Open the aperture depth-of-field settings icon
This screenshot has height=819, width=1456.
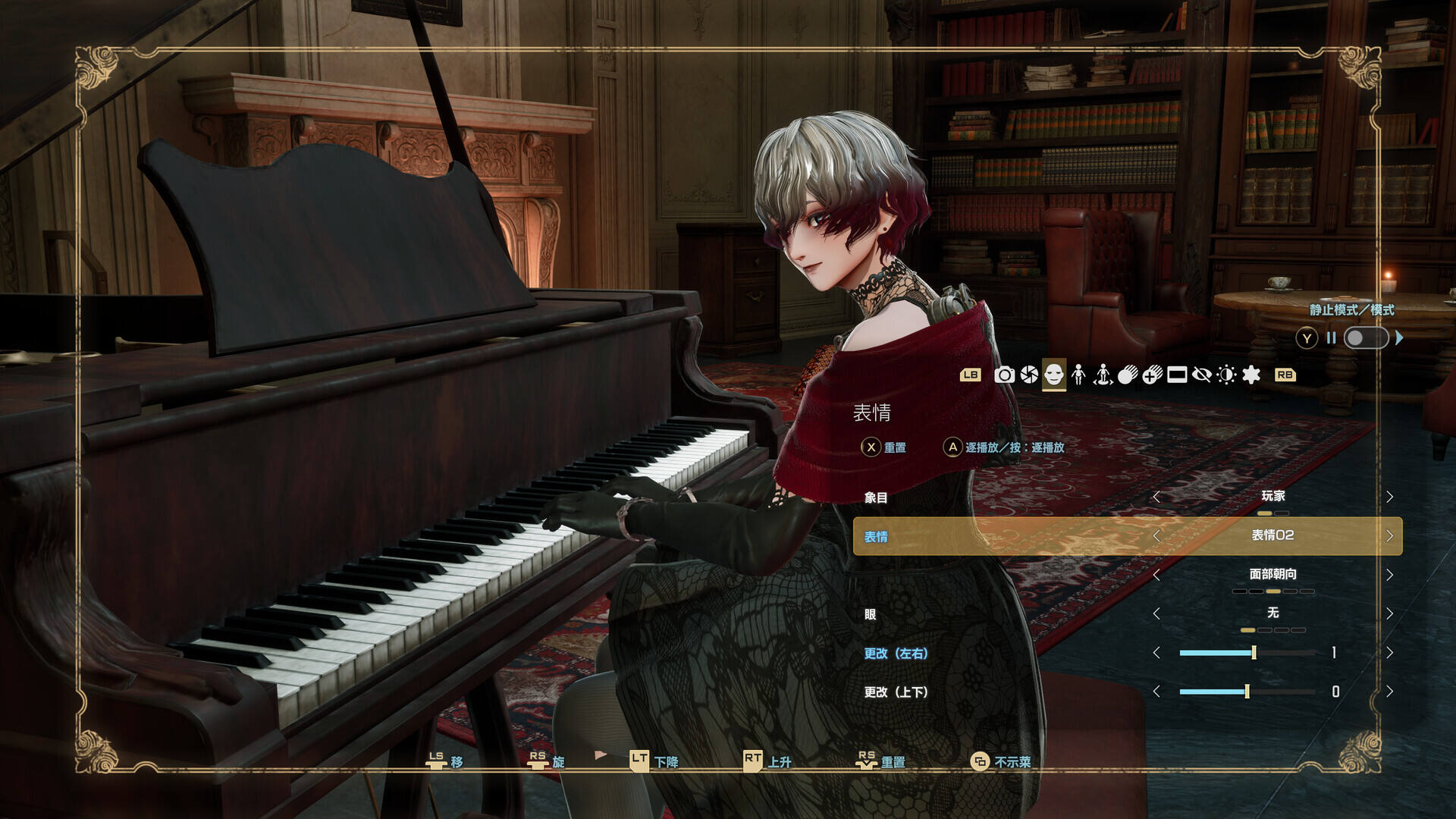pos(1029,375)
